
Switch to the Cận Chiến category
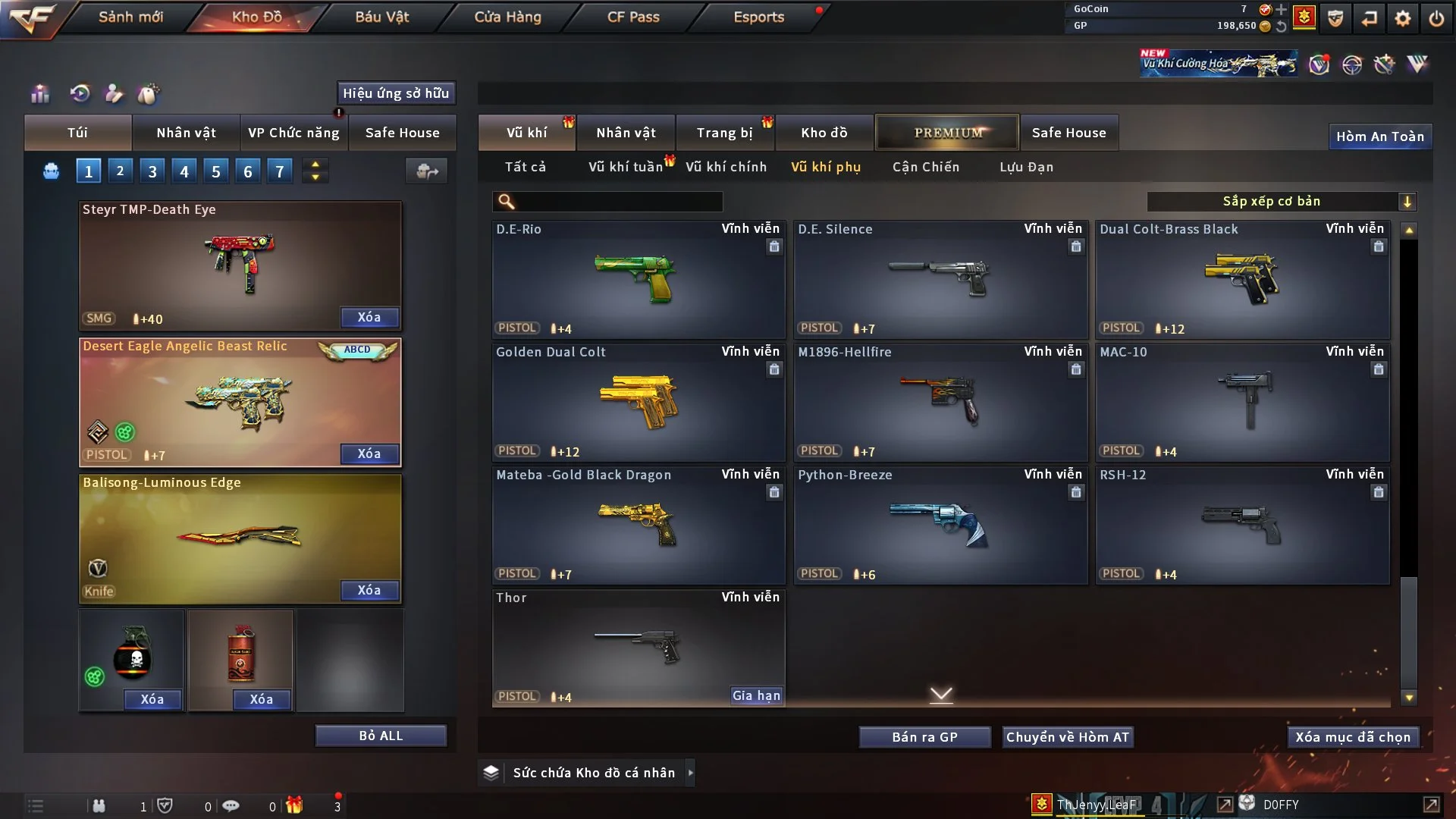pyautogui.click(x=925, y=167)
